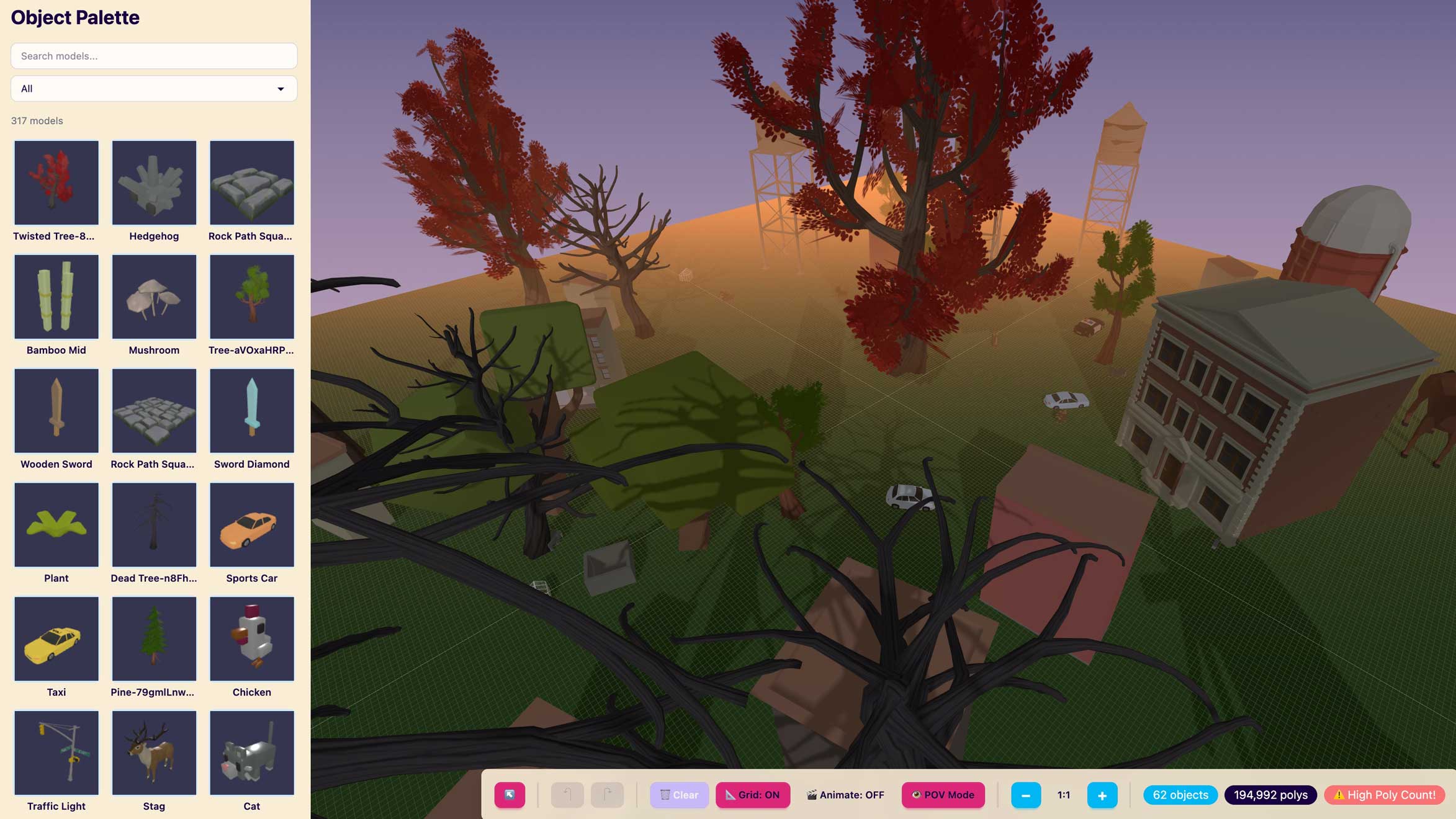Open the All category dropdown
Image resolution: width=1456 pixels, height=819 pixels.
(153, 88)
